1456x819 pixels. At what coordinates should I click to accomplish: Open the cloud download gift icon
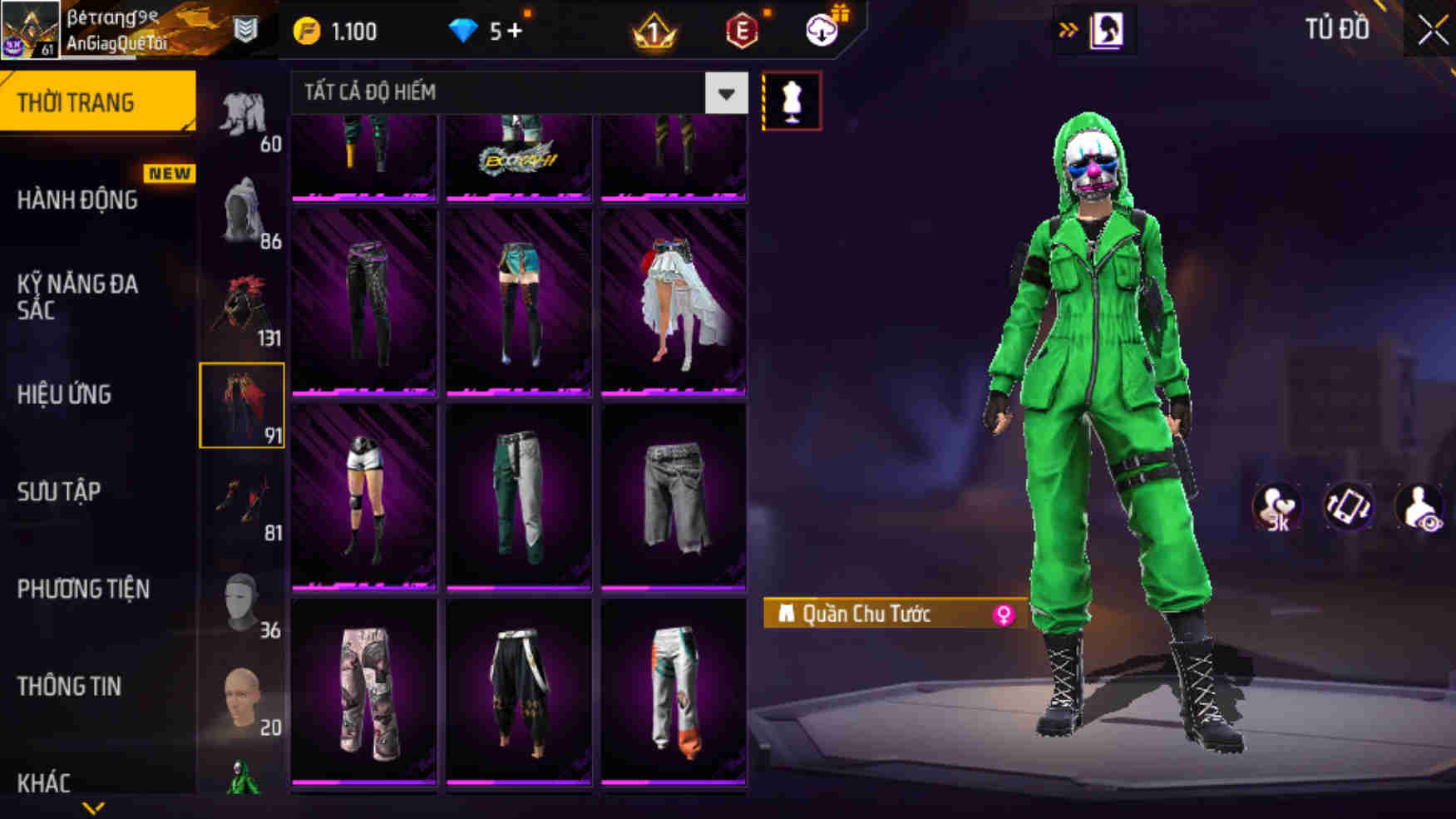point(822,30)
